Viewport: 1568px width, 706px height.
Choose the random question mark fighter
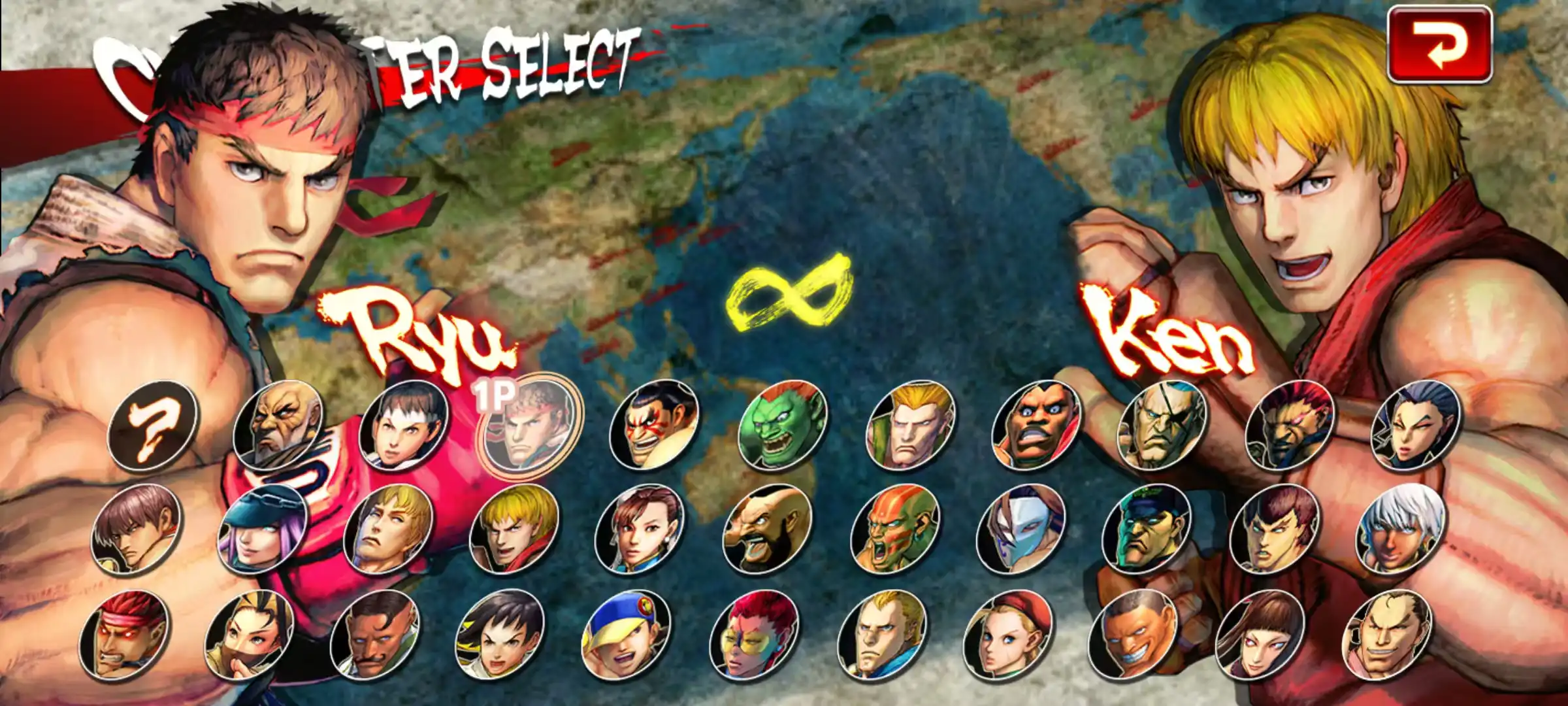coord(153,425)
